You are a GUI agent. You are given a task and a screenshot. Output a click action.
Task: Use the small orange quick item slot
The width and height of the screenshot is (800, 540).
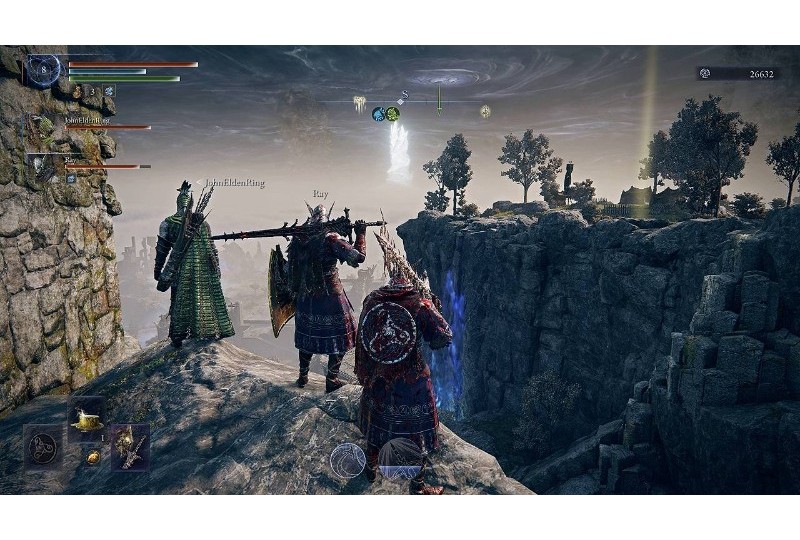coord(93,457)
